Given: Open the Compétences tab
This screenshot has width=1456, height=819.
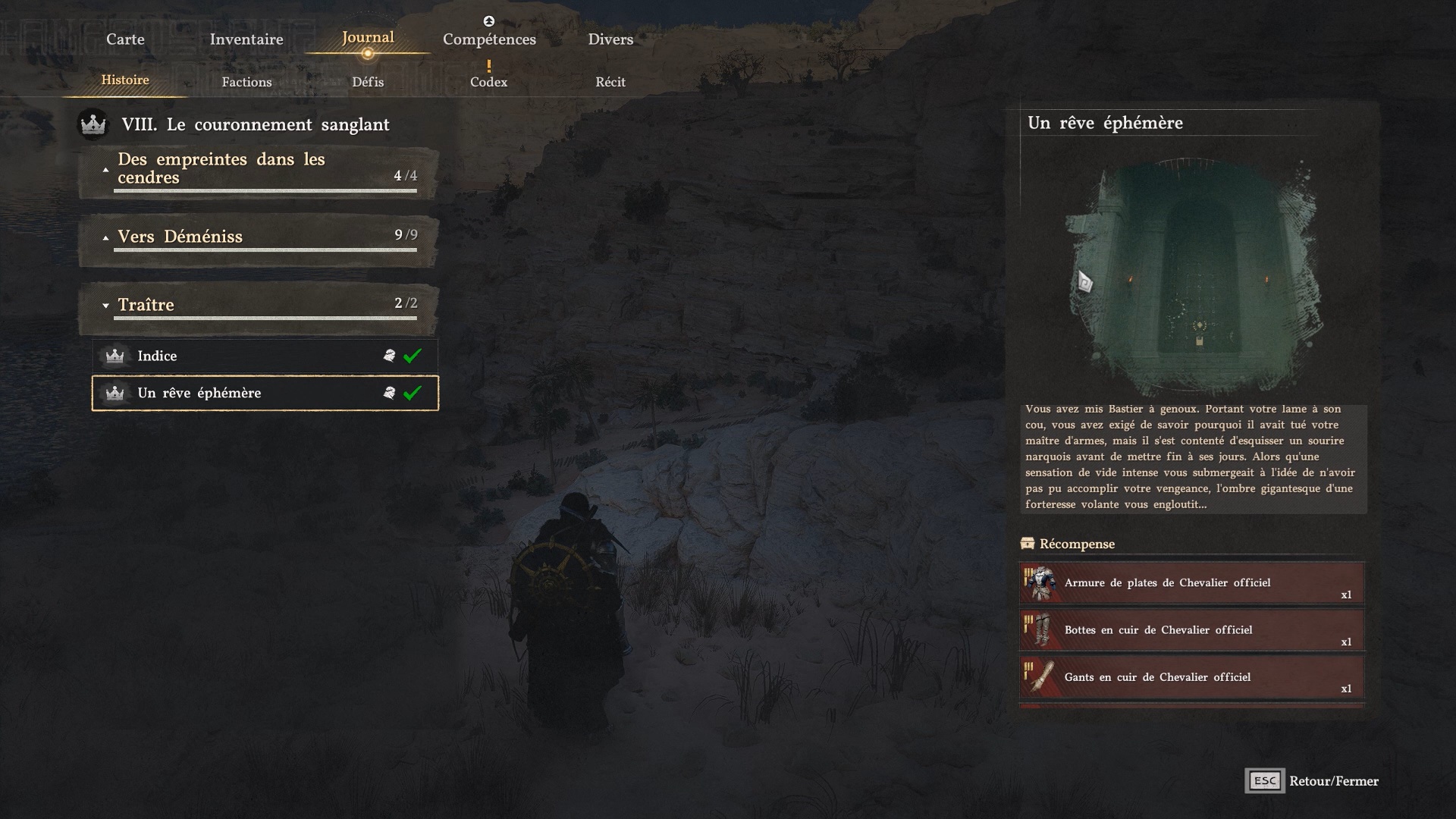Looking at the screenshot, I should [489, 39].
